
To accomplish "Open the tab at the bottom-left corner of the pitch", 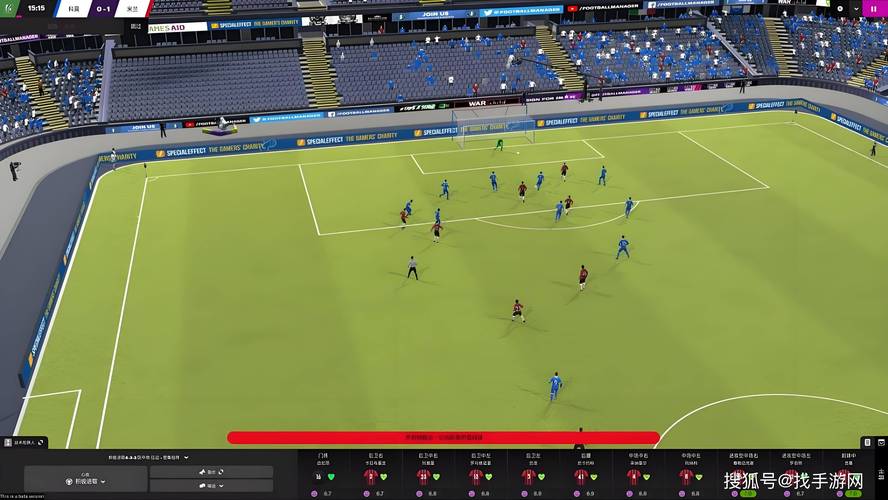I will [23, 441].
